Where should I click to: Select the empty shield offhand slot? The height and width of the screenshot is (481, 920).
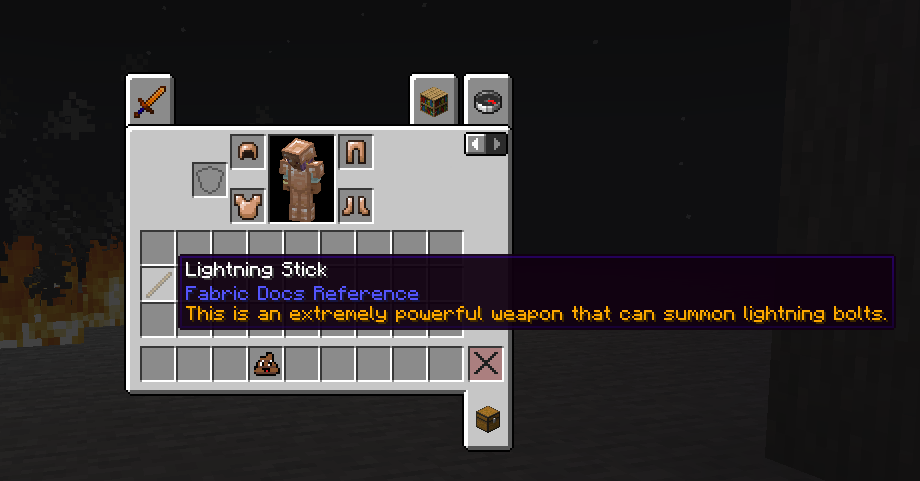(x=210, y=180)
